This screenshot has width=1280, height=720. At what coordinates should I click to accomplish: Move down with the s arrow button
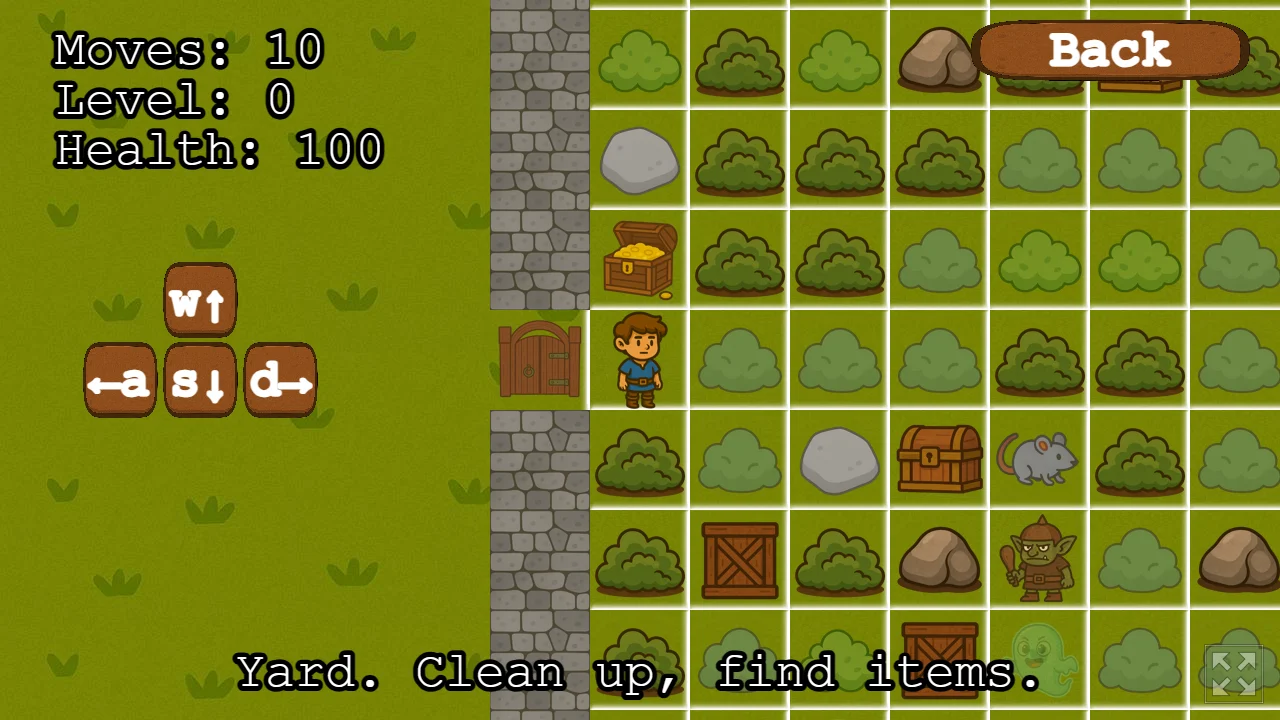tap(200, 380)
